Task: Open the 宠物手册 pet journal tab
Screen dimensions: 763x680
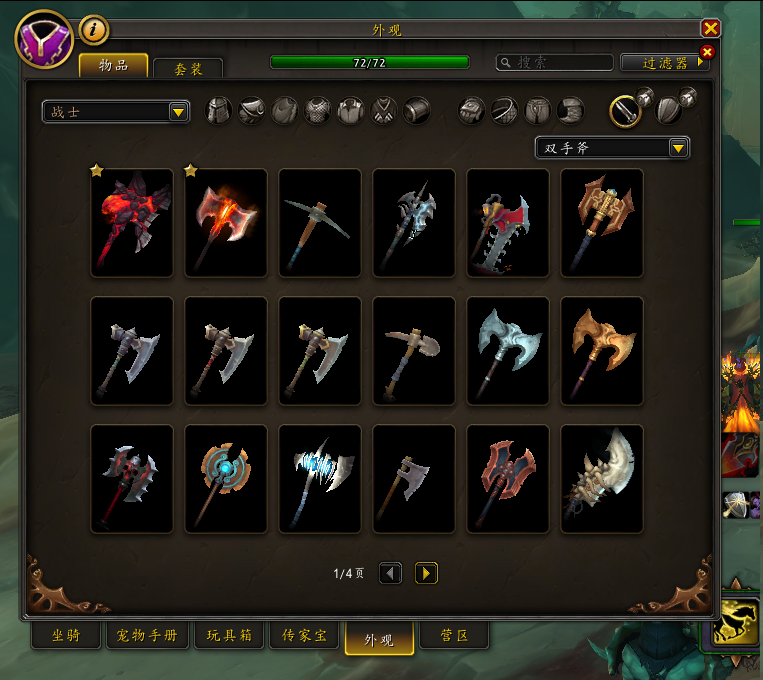Action: tap(147, 637)
